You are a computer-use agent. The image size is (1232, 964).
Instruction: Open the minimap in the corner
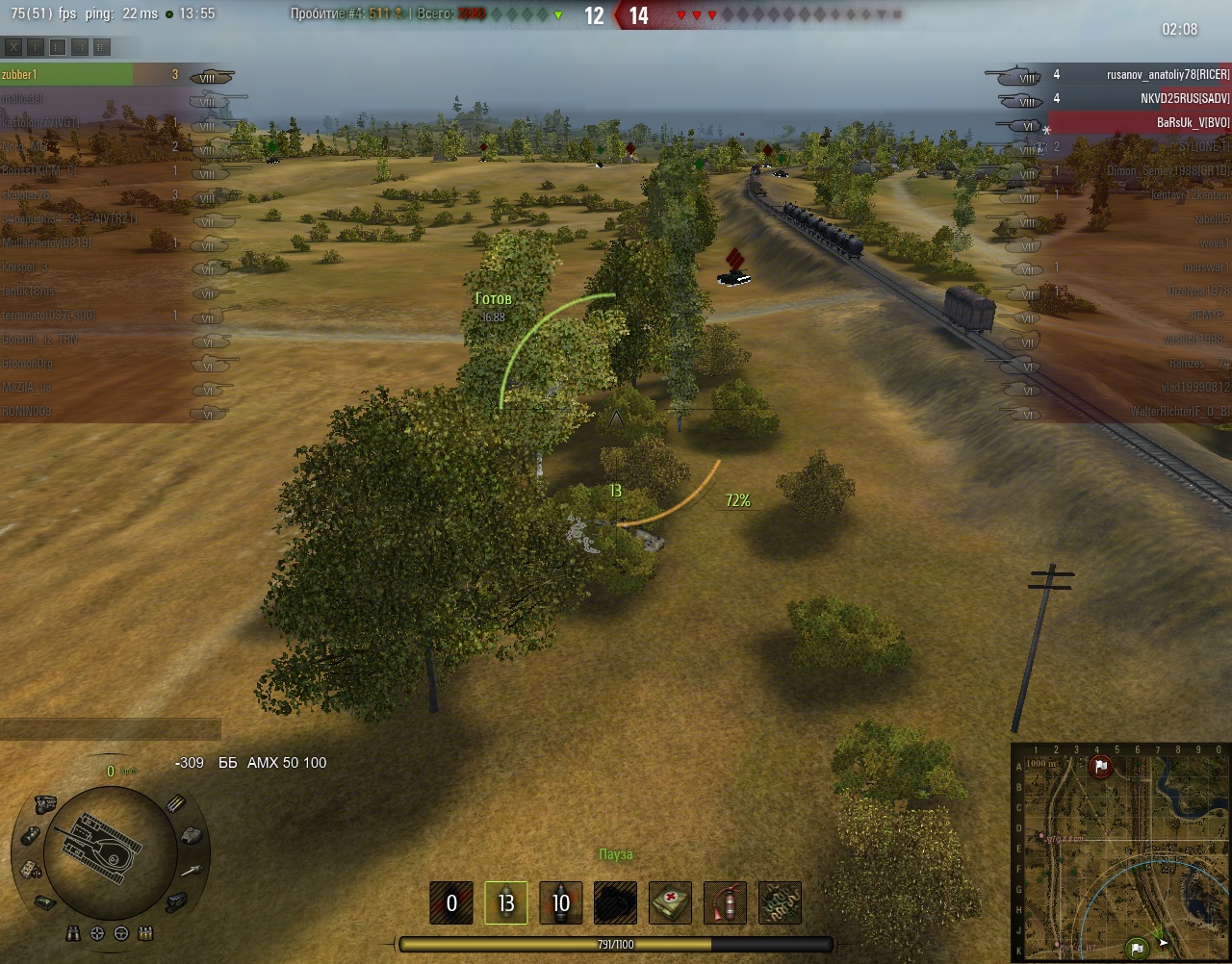click(x=1121, y=852)
